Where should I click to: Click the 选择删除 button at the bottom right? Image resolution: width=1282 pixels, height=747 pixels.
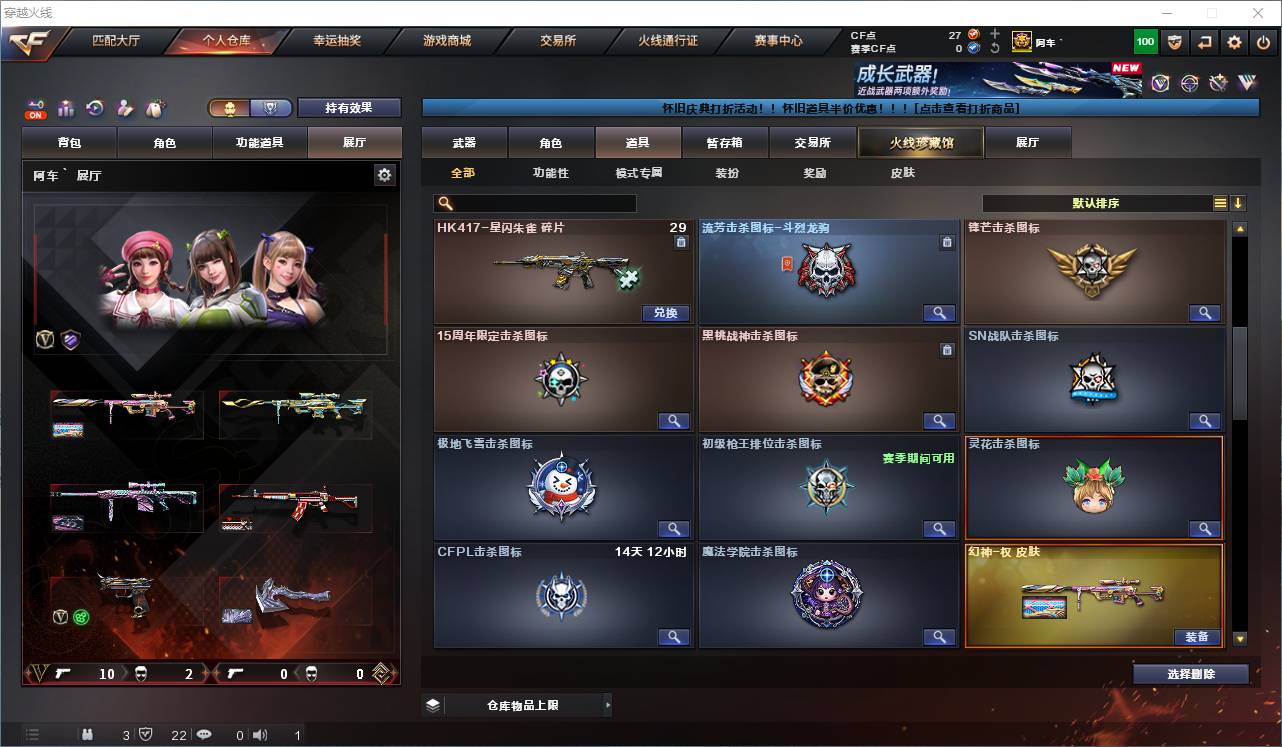[x=1190, y=672]
